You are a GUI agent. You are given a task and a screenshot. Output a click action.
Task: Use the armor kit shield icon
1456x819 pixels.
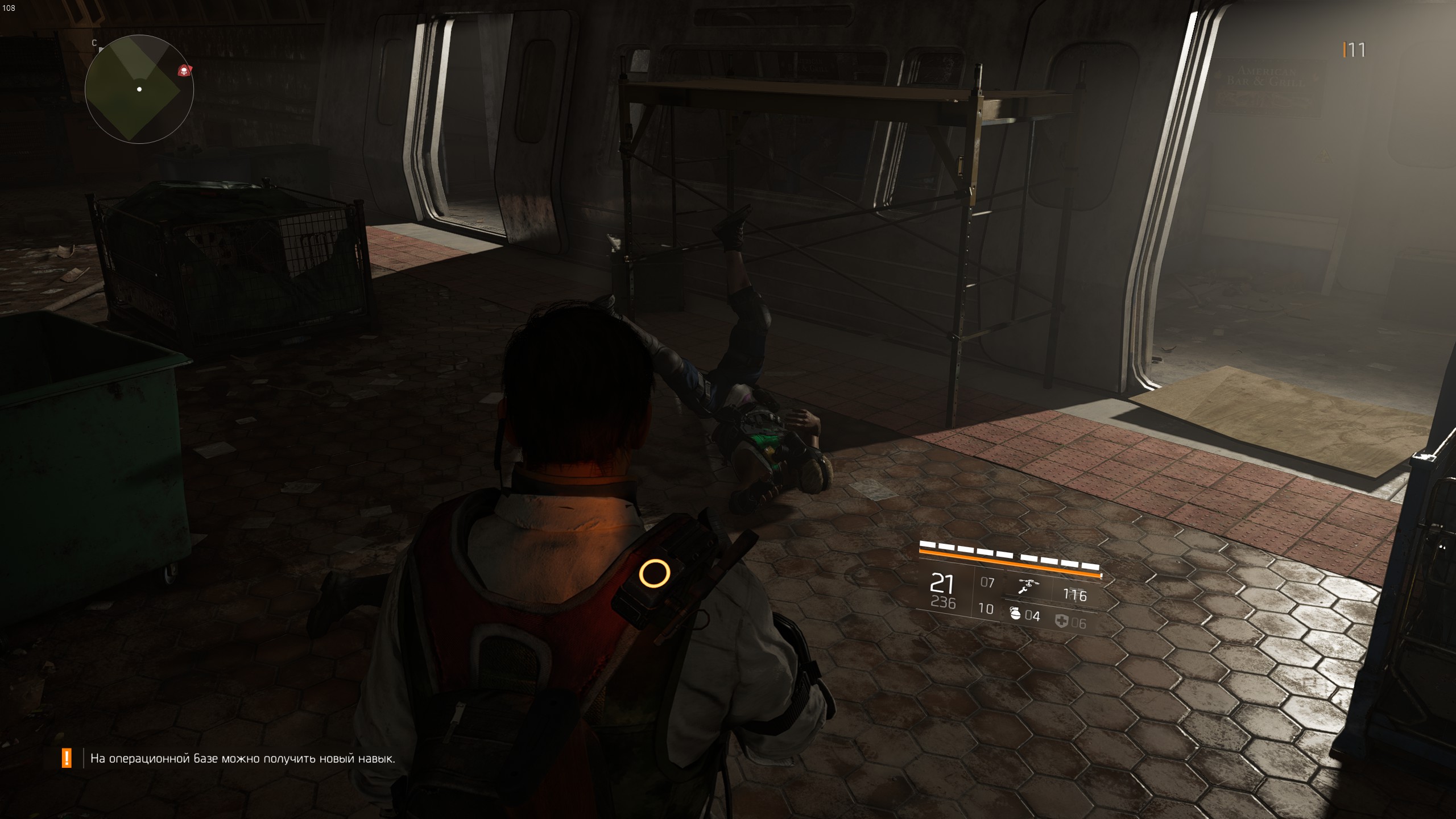click(1061, 621)
